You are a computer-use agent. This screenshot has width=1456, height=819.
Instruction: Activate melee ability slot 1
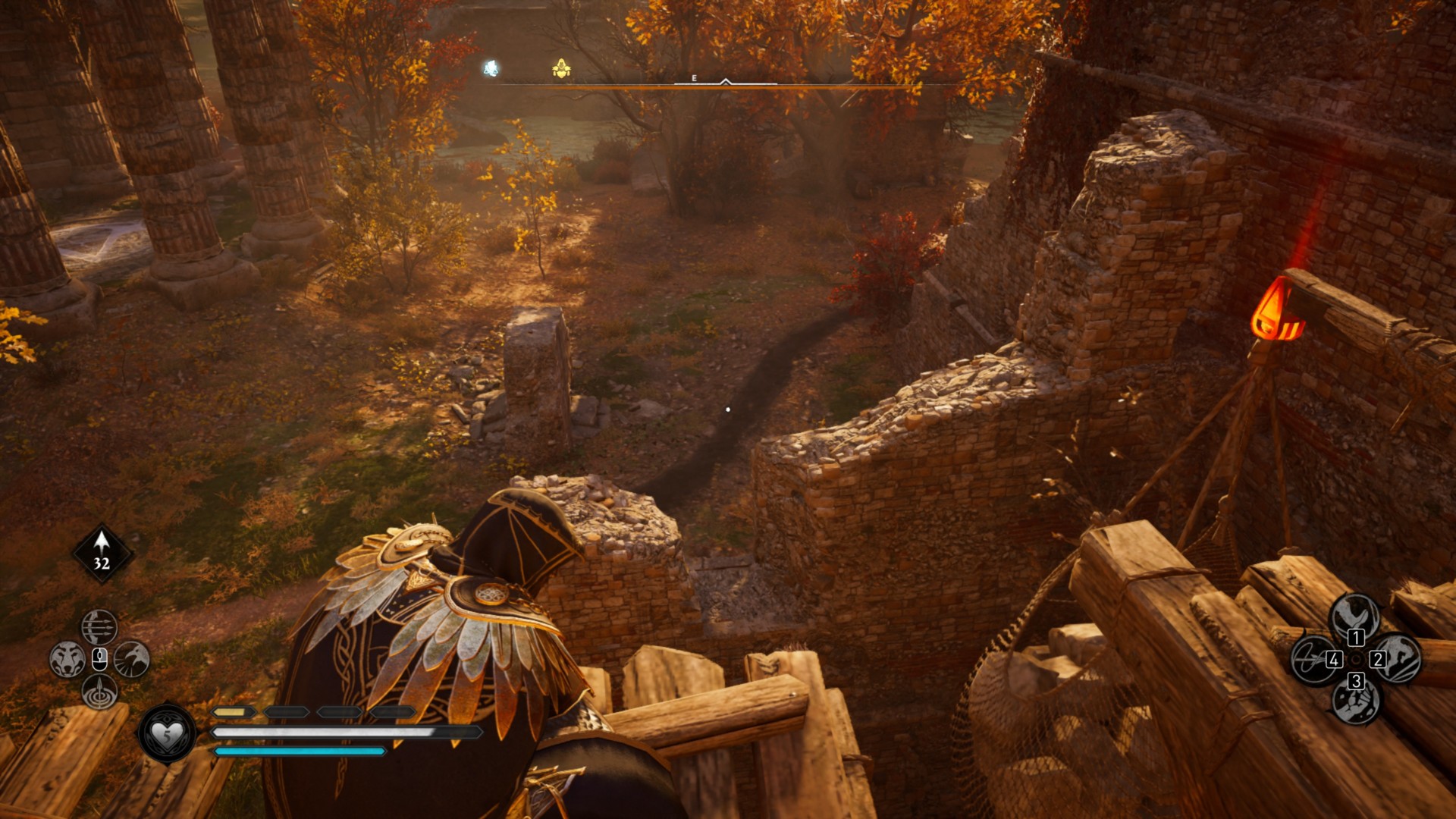tap(1355, 615)
